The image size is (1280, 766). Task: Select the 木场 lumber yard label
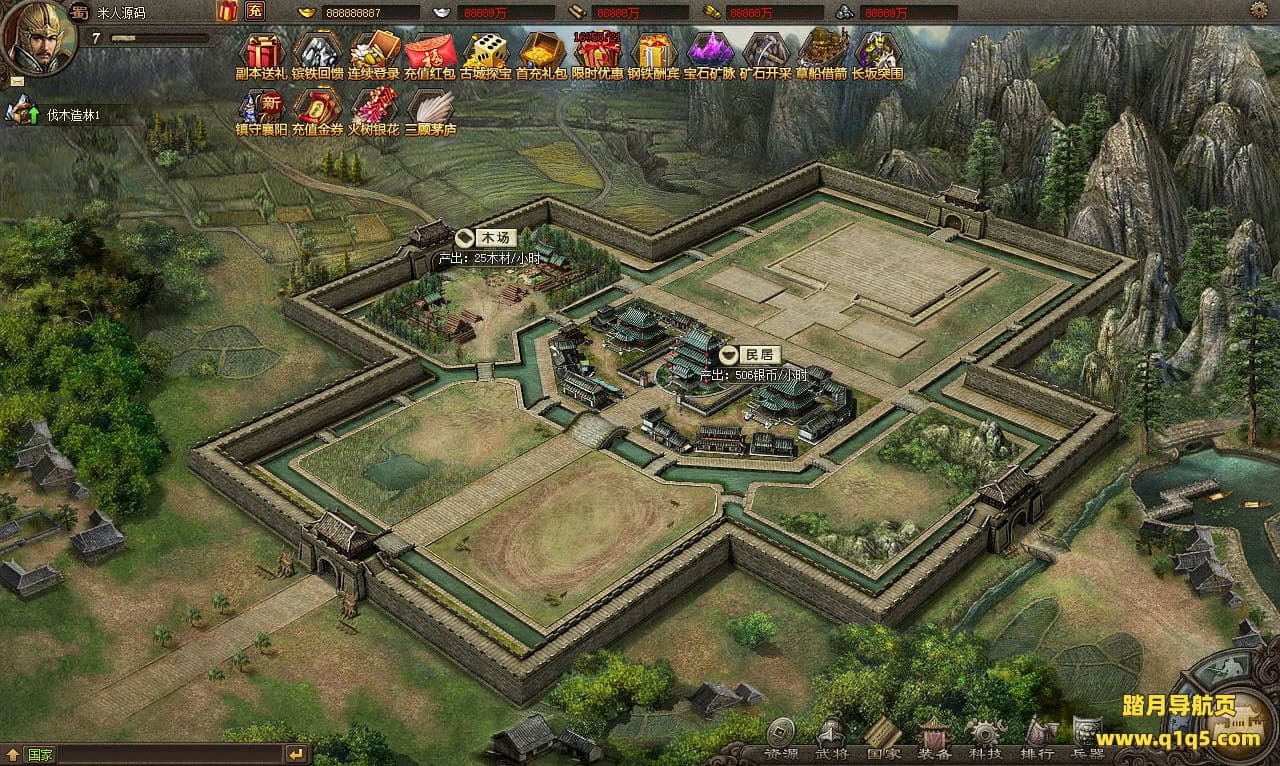(x=489, y=238)
